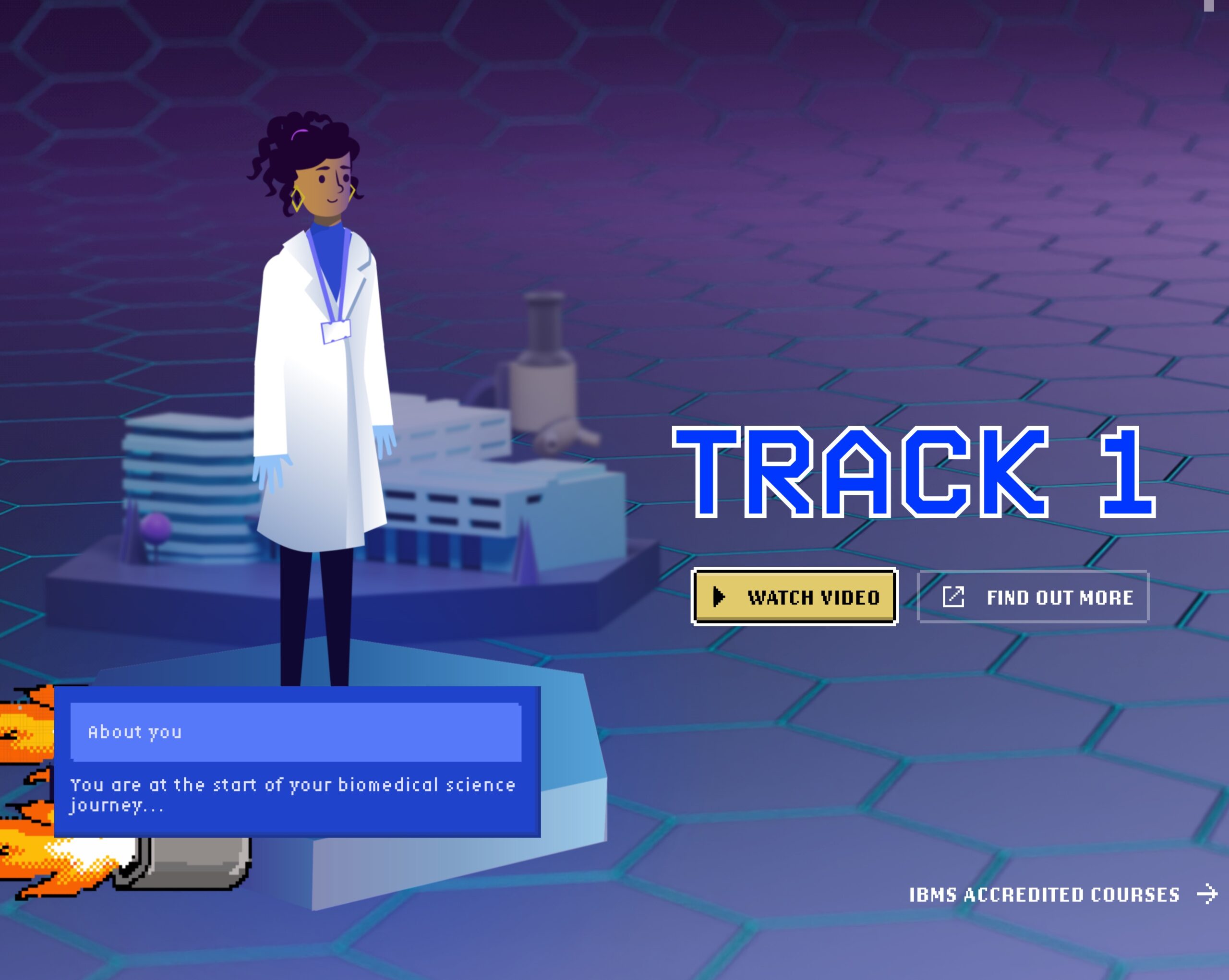Screen dimensions: 1229x980
Task: Open the Find Out More link
Action: pyautogui.click(x=1032, y=597)
